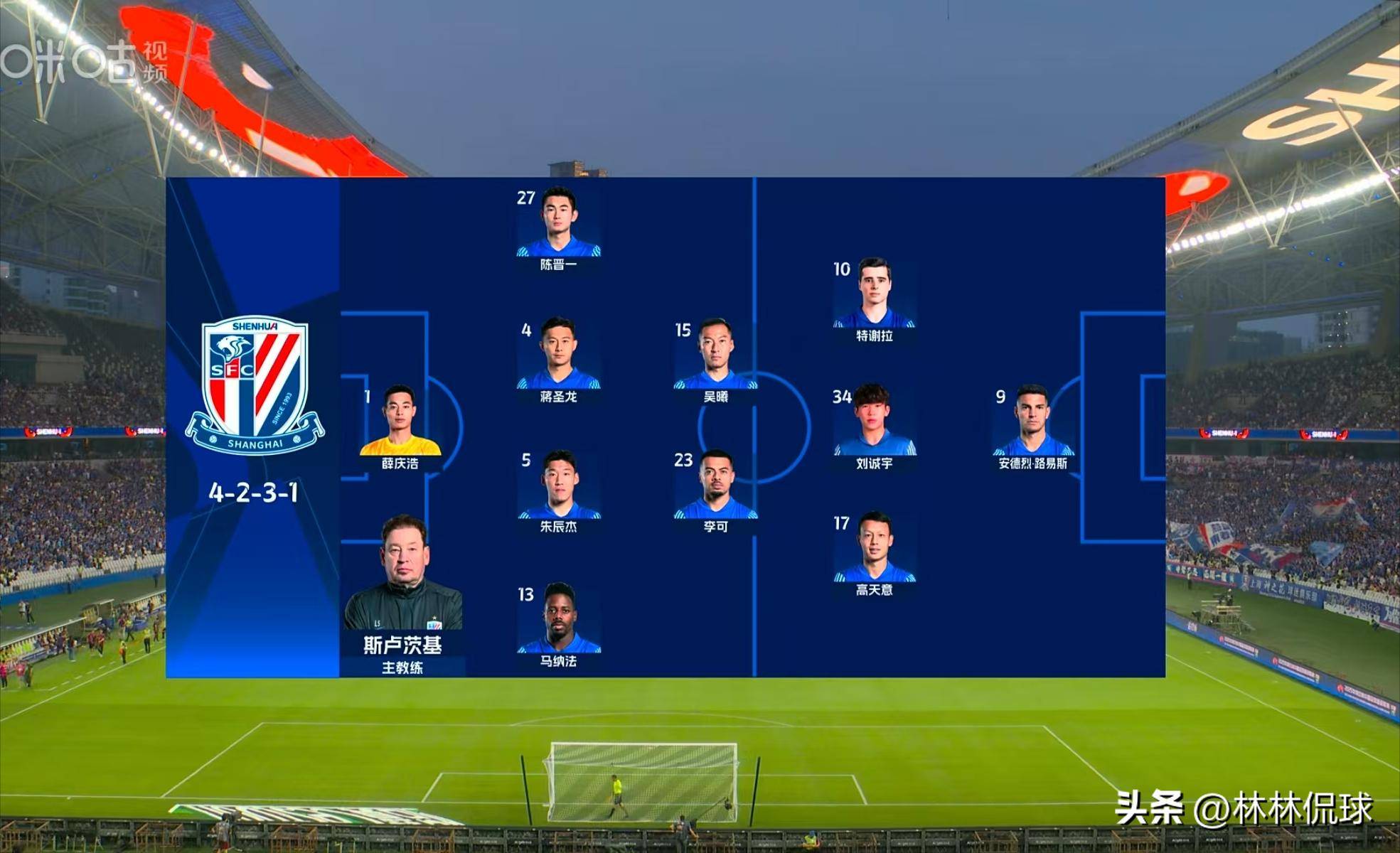Pick number 13 马纳法 portrait

[559, 618]
